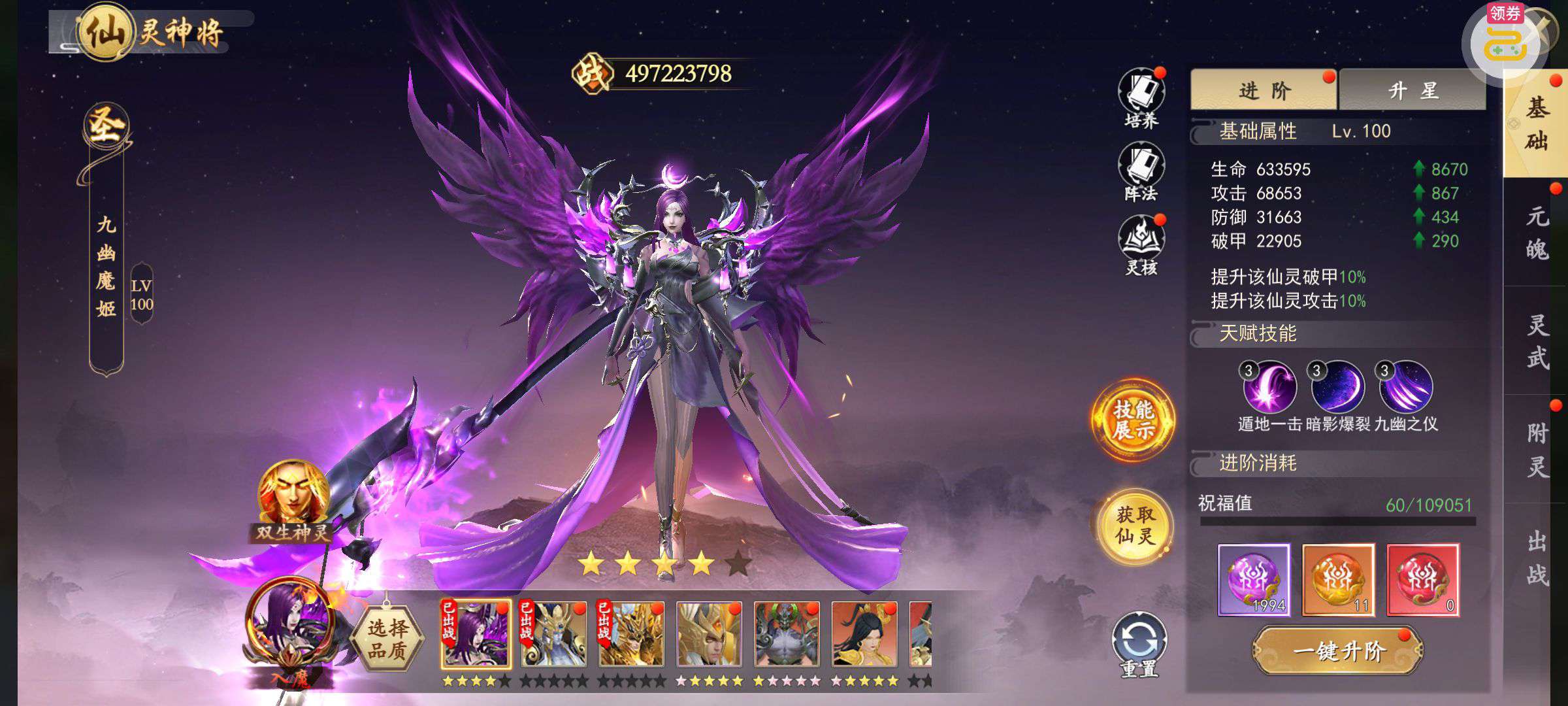Switch to the 元魄 side tab

coord(1536,233)
